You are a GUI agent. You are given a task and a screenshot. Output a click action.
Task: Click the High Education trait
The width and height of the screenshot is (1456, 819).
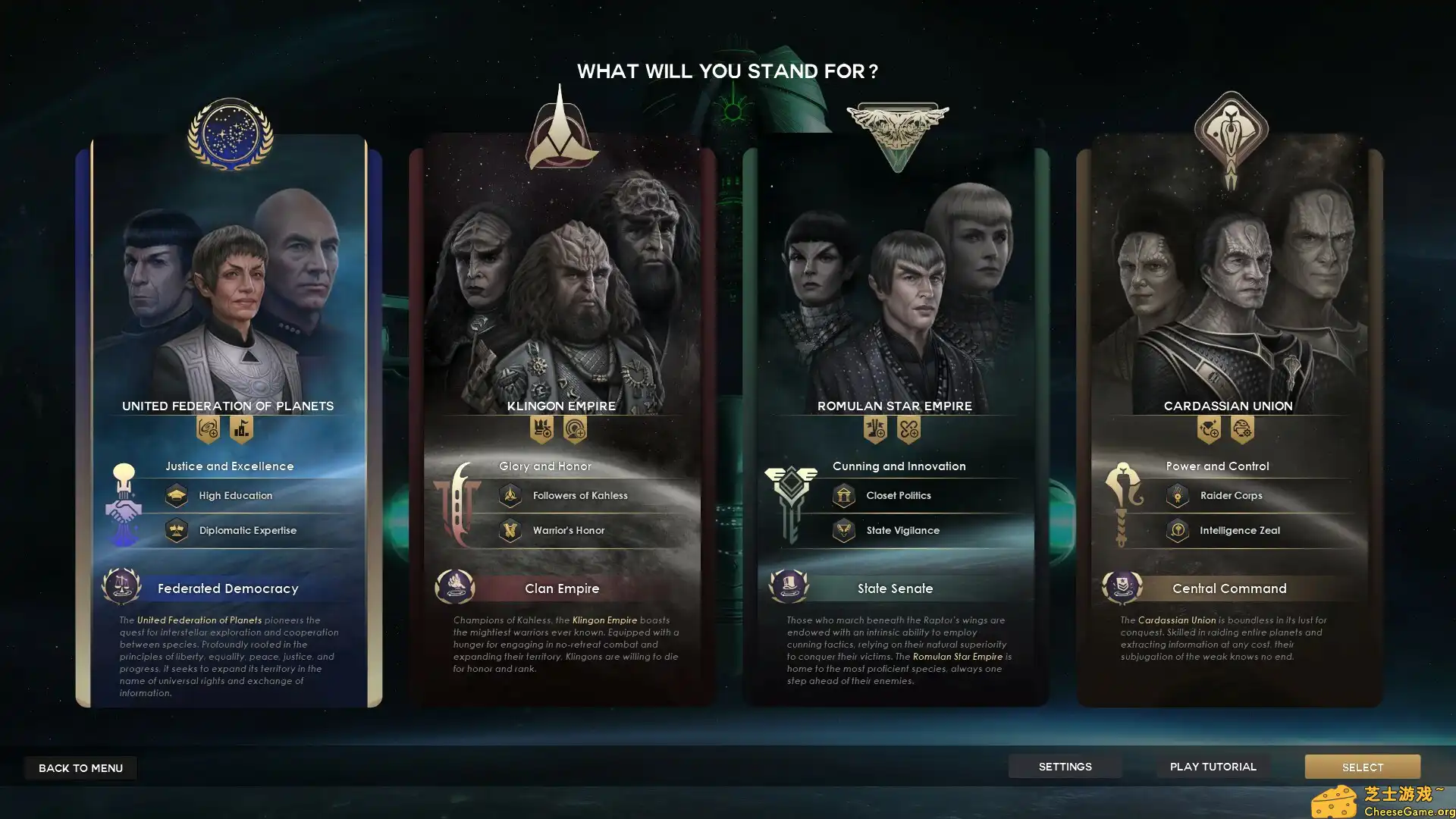(x=235, y=496)
